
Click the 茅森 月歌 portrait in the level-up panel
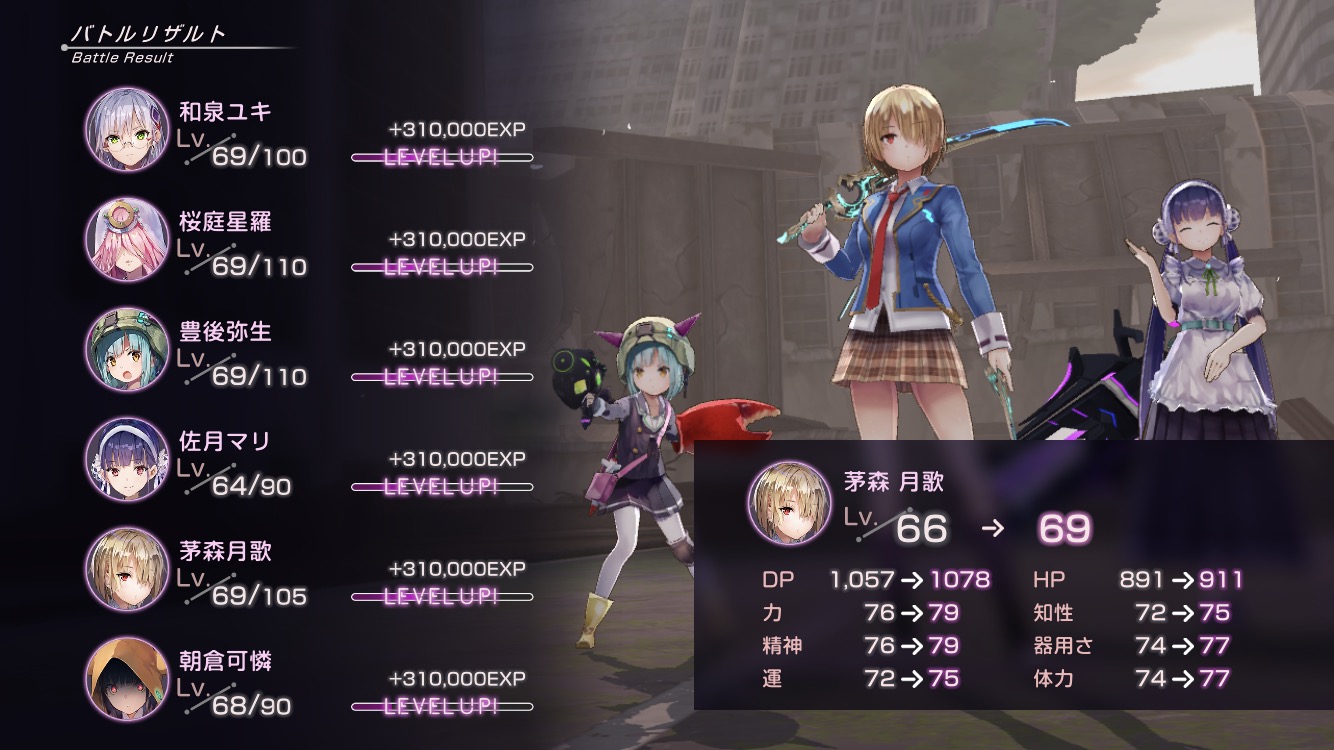789,503
